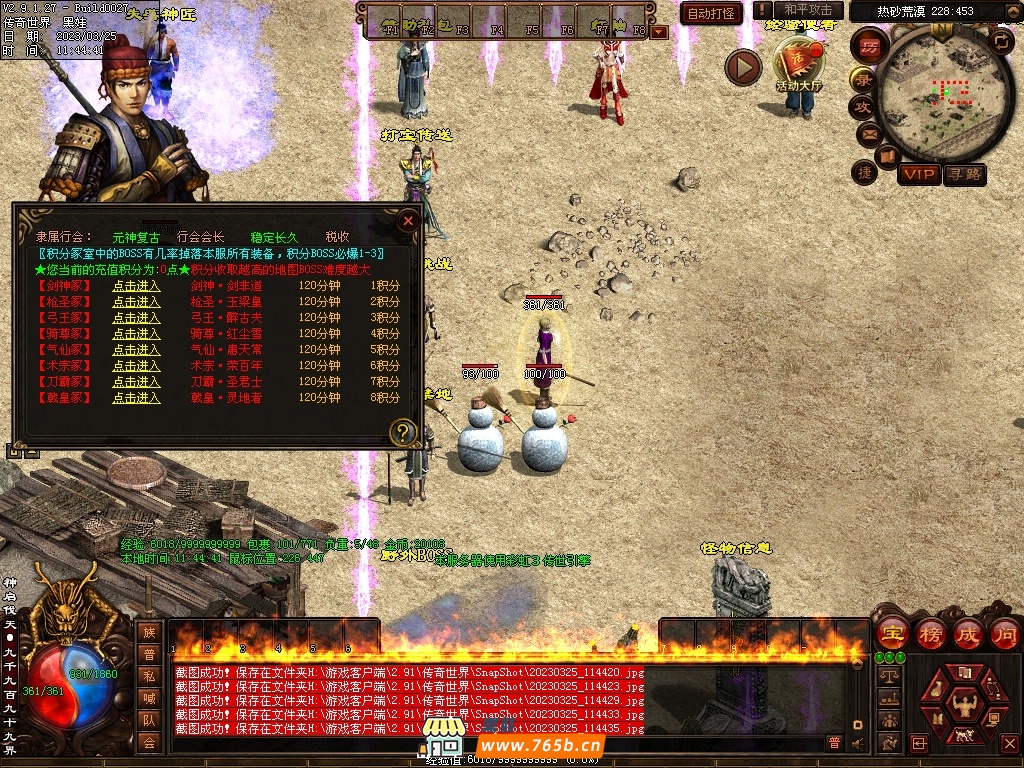The height and width of the screenshot is (768, 1024).
Task: Open the 榜 ranking button
Action: (x=930, y=634)
